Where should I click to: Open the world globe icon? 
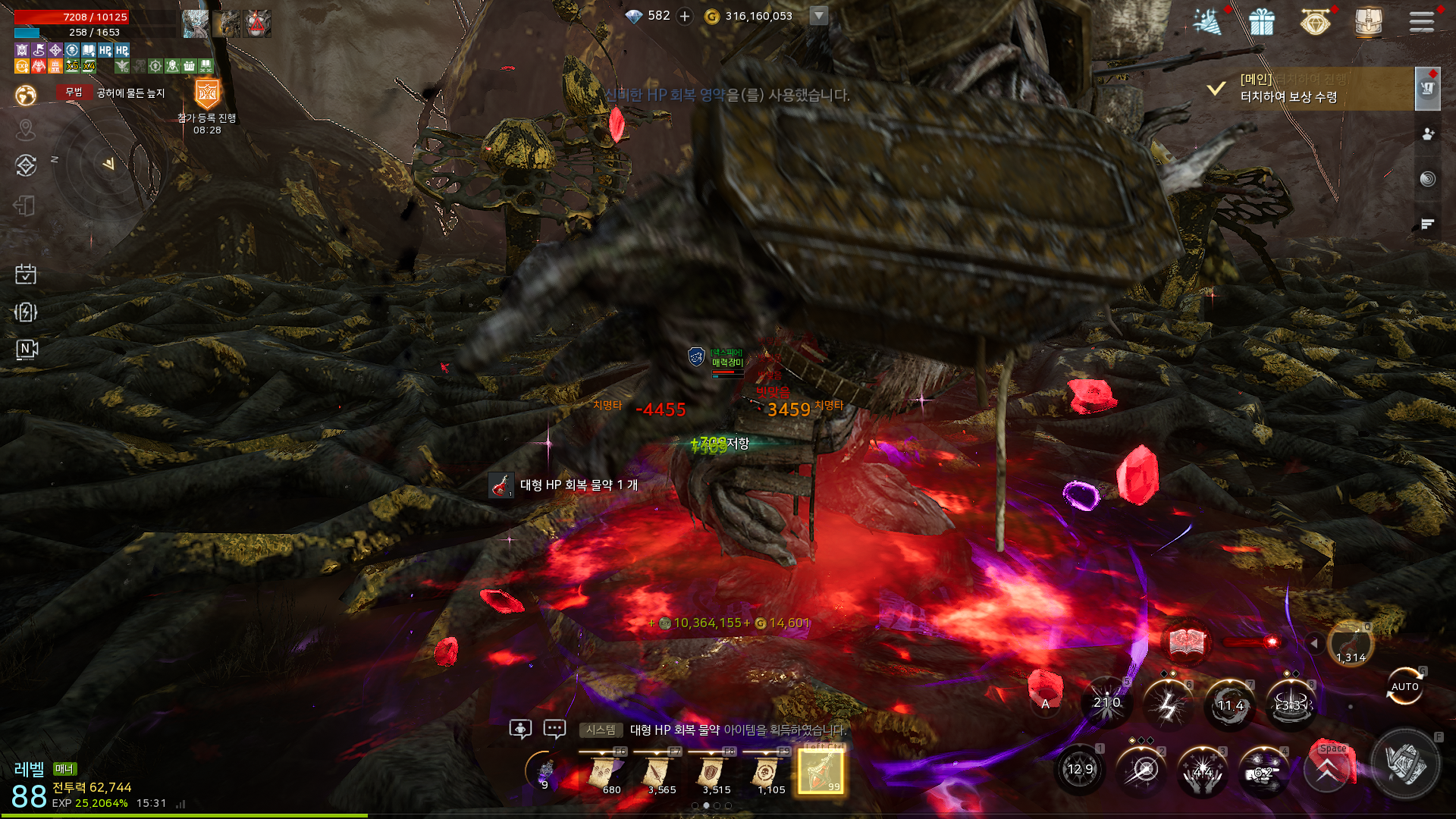pyautogui.click(x=26, y=95)
